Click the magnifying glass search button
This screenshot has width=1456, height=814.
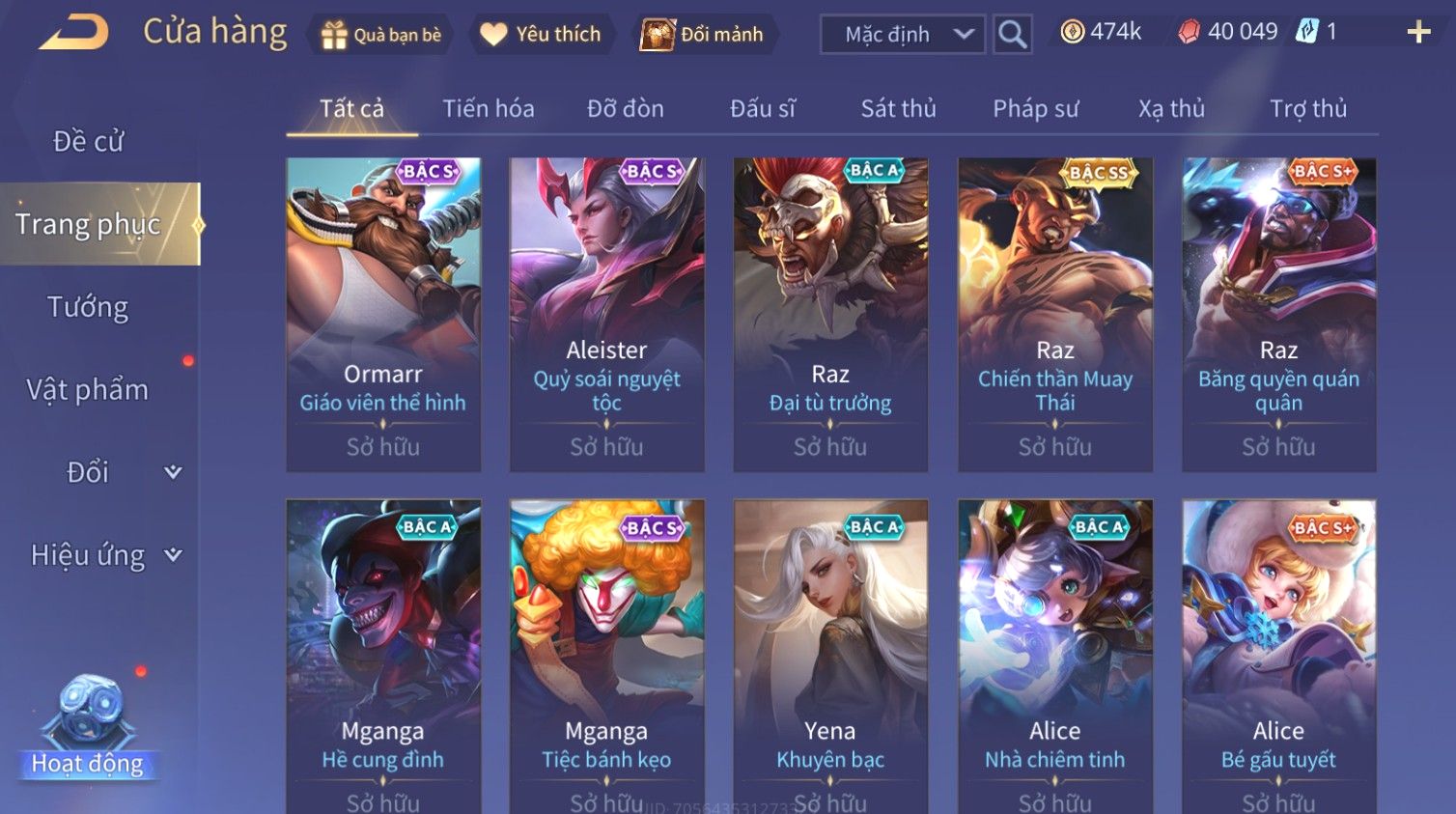coord(1012,35)
